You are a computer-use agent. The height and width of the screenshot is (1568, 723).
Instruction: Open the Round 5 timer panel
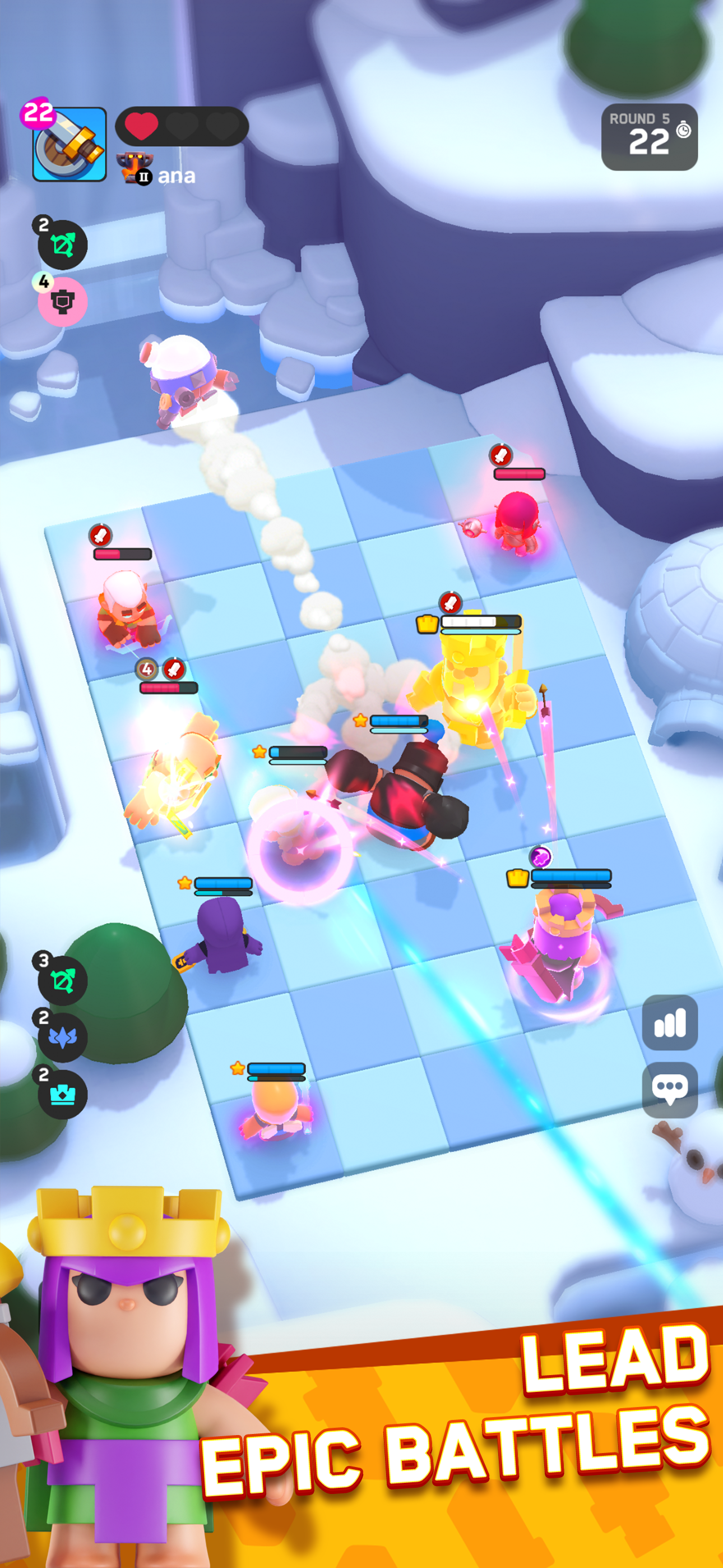(650, 136)
